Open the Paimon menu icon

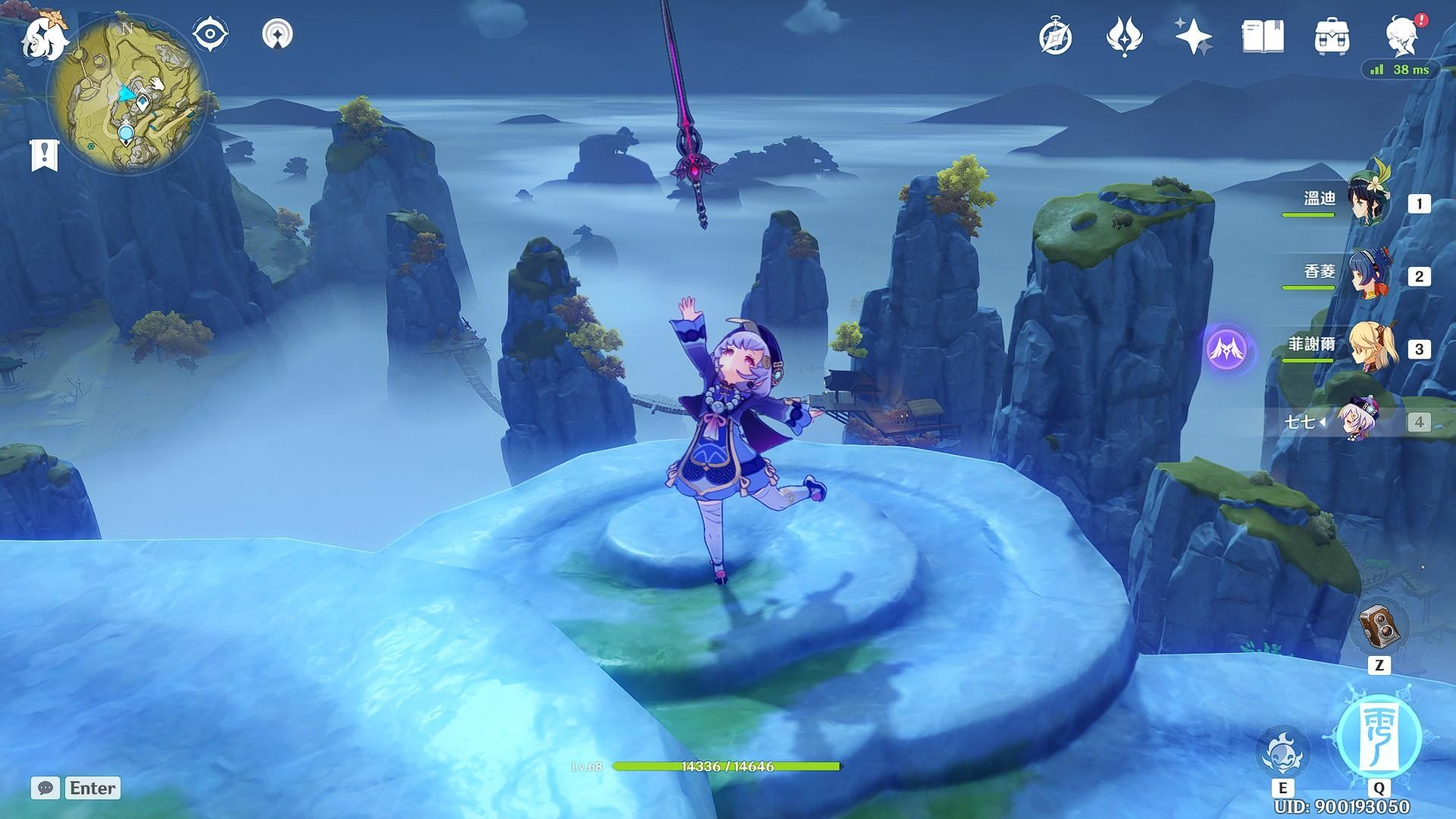[x=39, y=38]
